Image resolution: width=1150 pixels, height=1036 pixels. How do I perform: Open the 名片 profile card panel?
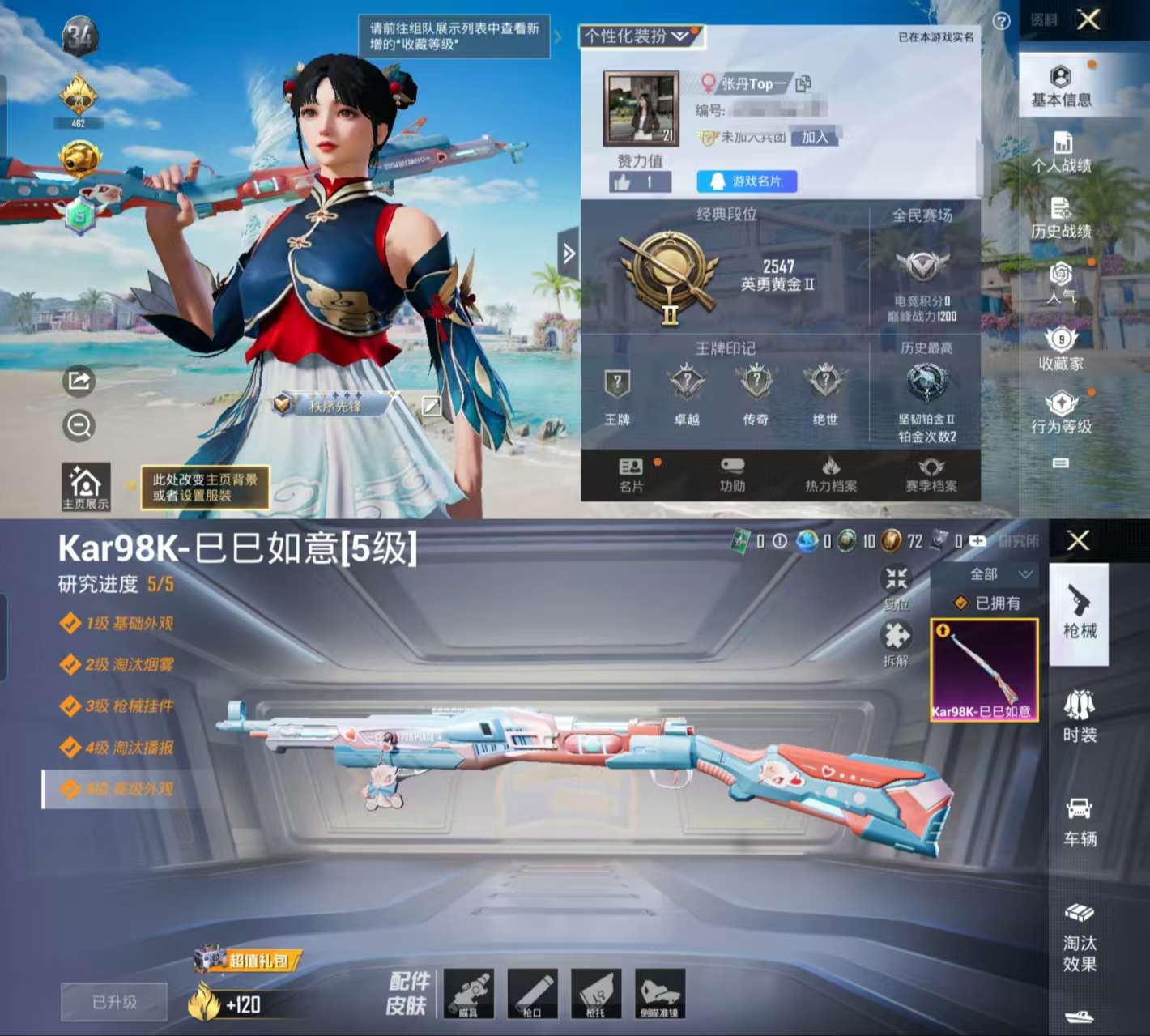pyautogui.click(x=632, y=474)
